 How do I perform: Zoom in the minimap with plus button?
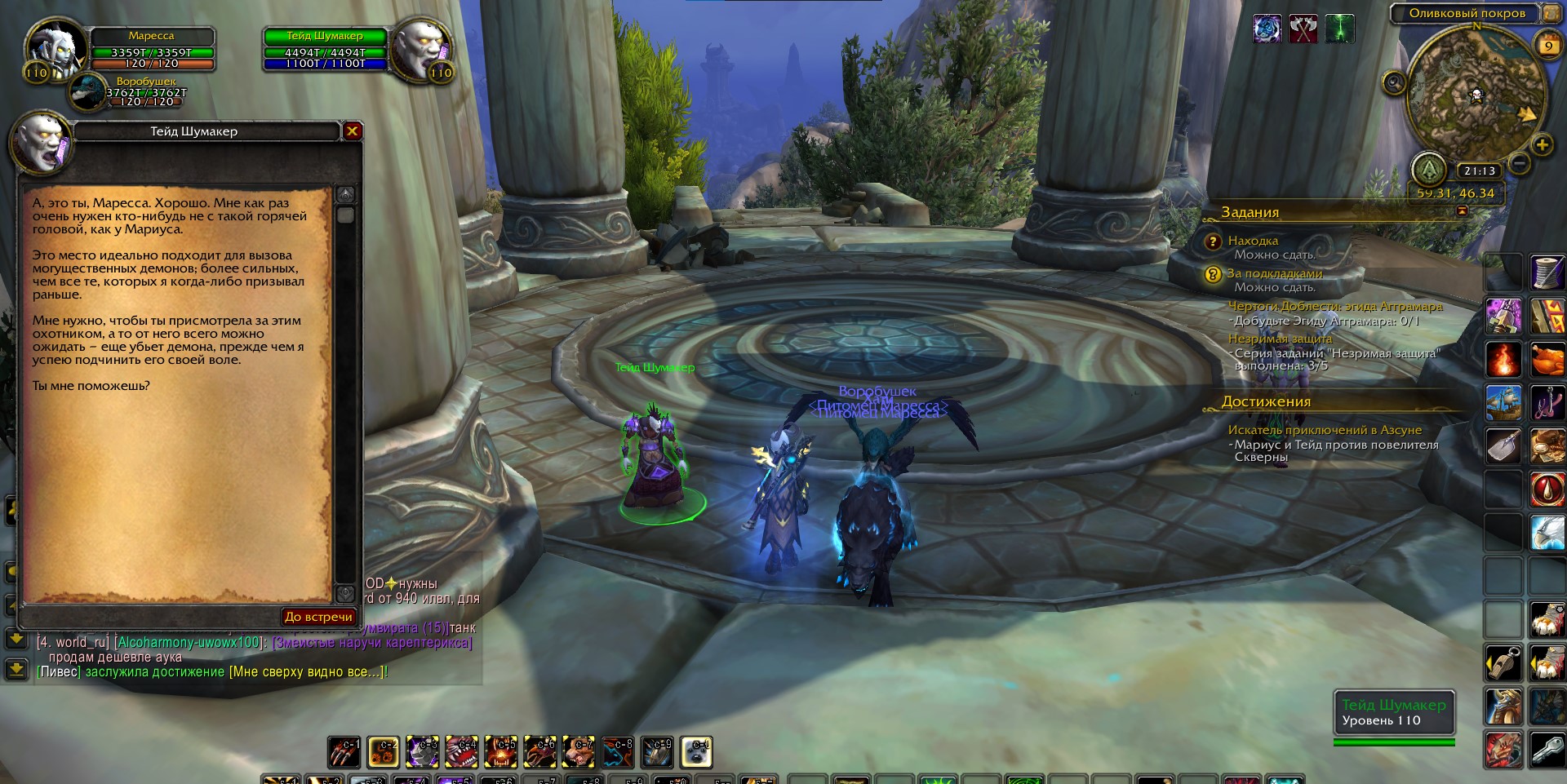click(1542, 146)
